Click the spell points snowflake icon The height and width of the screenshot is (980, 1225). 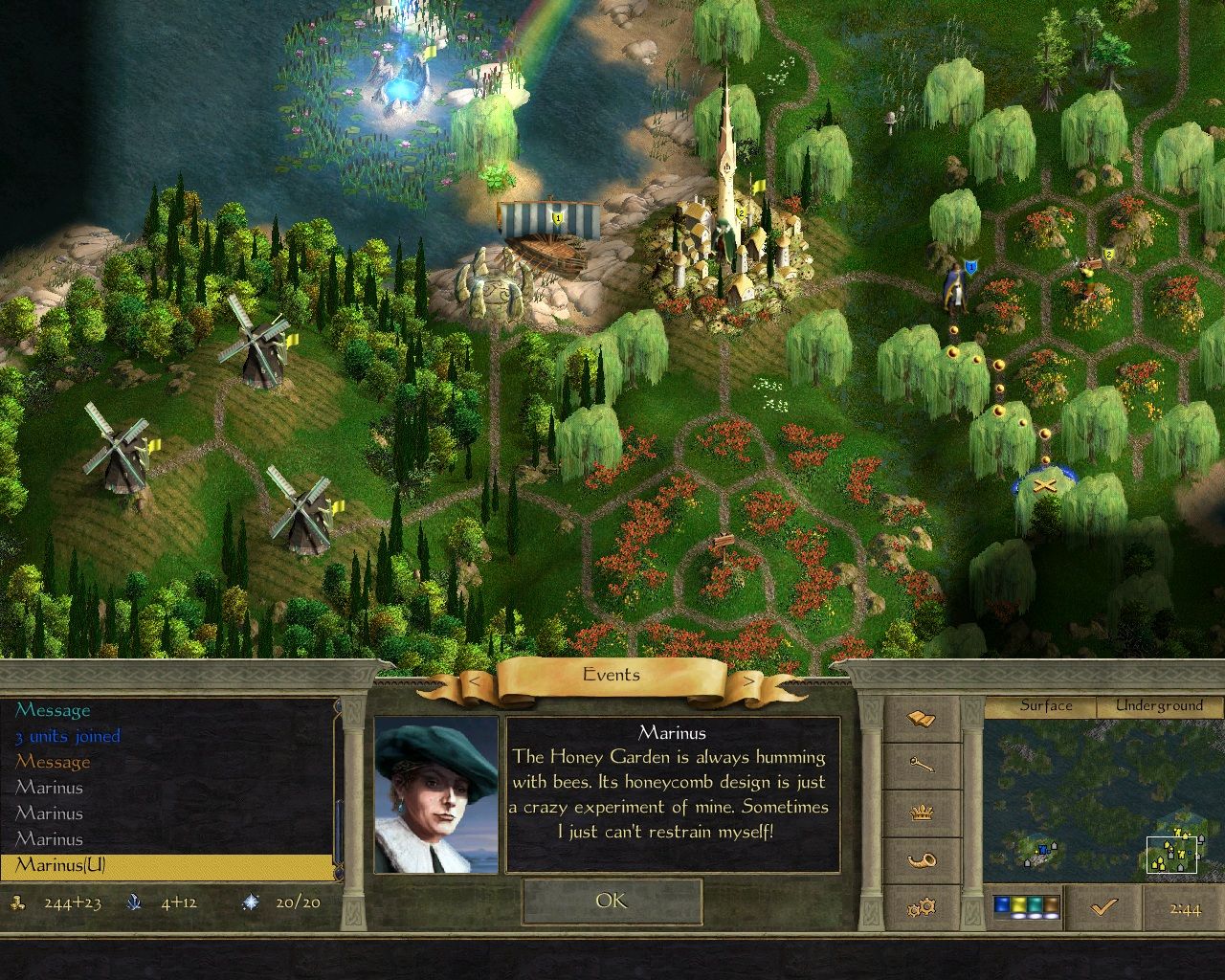click(247, 901)
